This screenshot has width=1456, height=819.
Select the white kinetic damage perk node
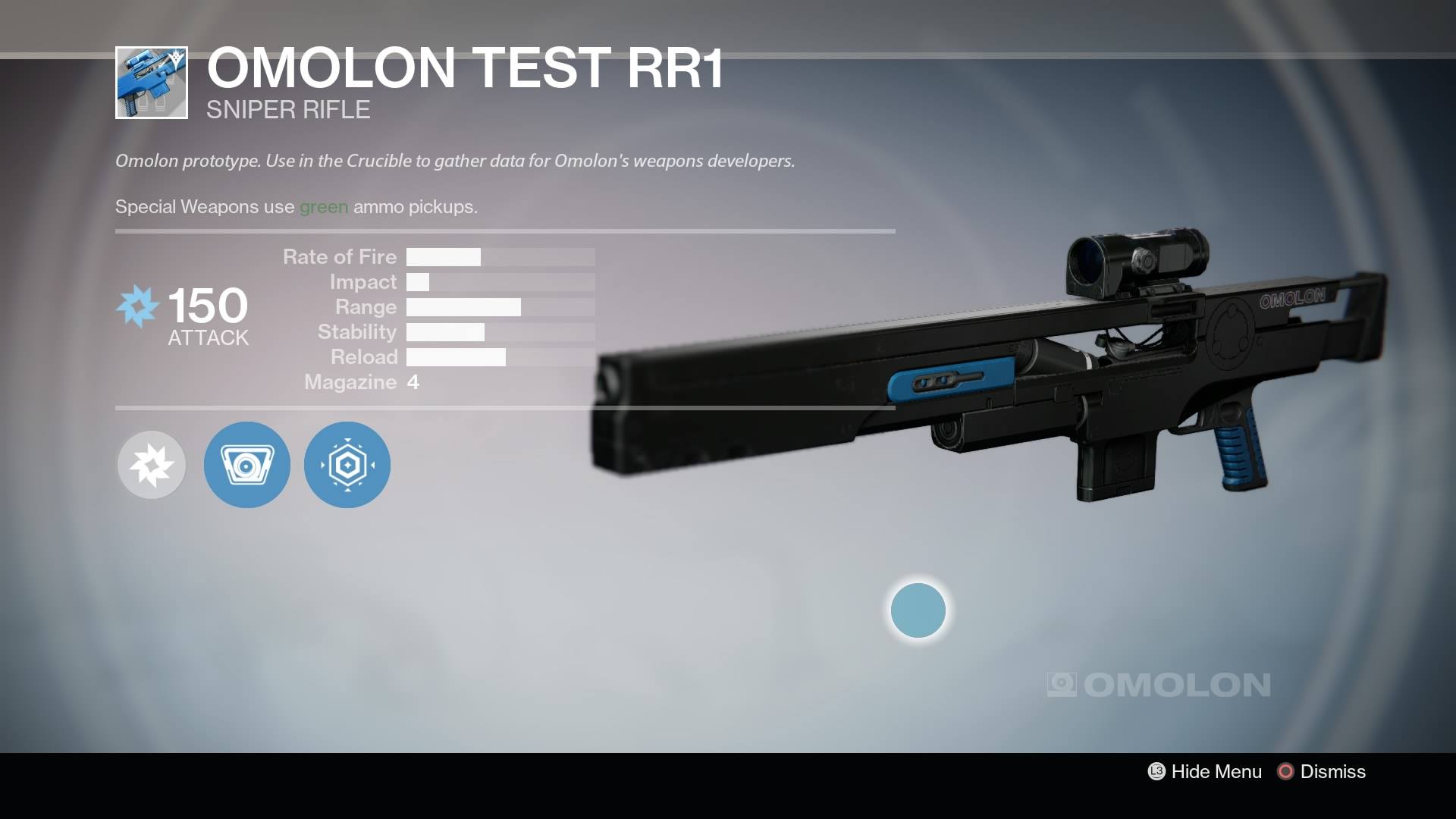152,465
